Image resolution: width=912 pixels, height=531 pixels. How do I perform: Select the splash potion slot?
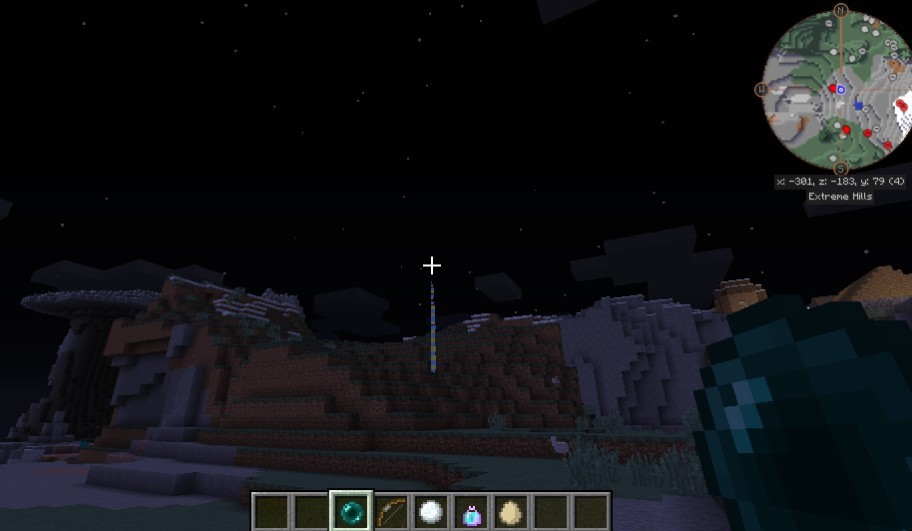tap(471, 511)
